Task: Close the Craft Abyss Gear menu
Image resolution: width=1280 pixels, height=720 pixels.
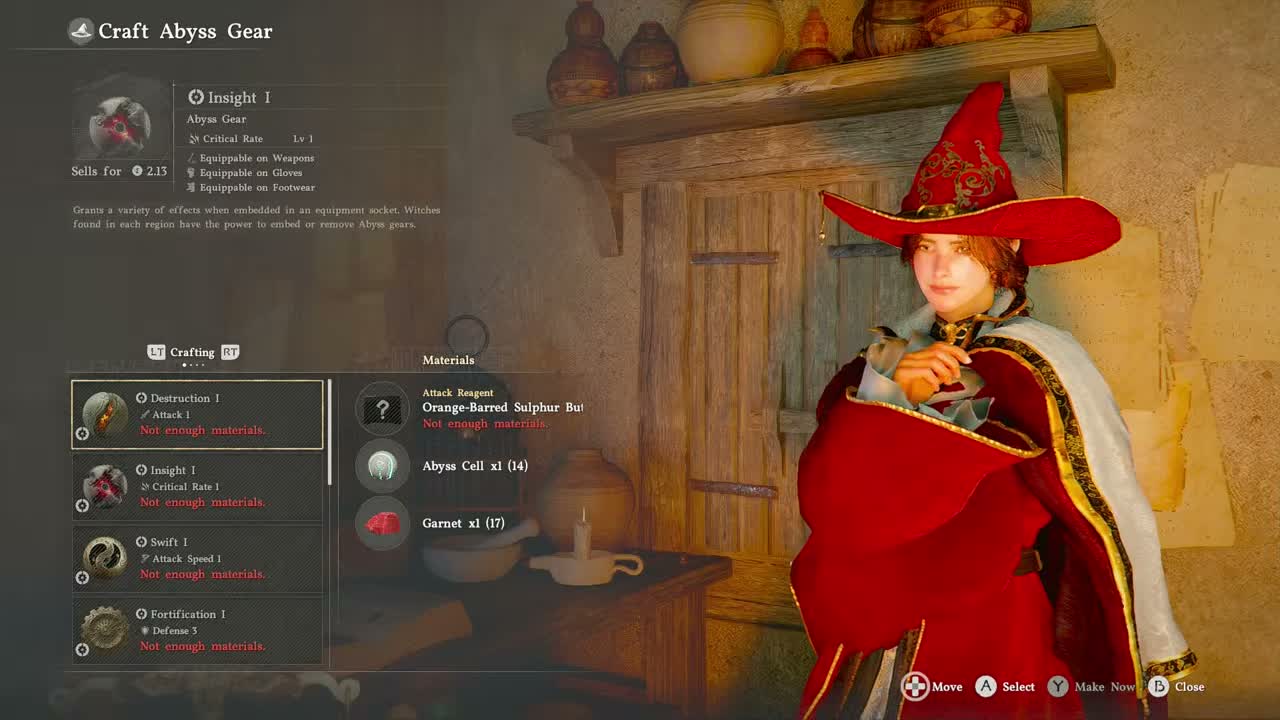Action: point(1176,687)
